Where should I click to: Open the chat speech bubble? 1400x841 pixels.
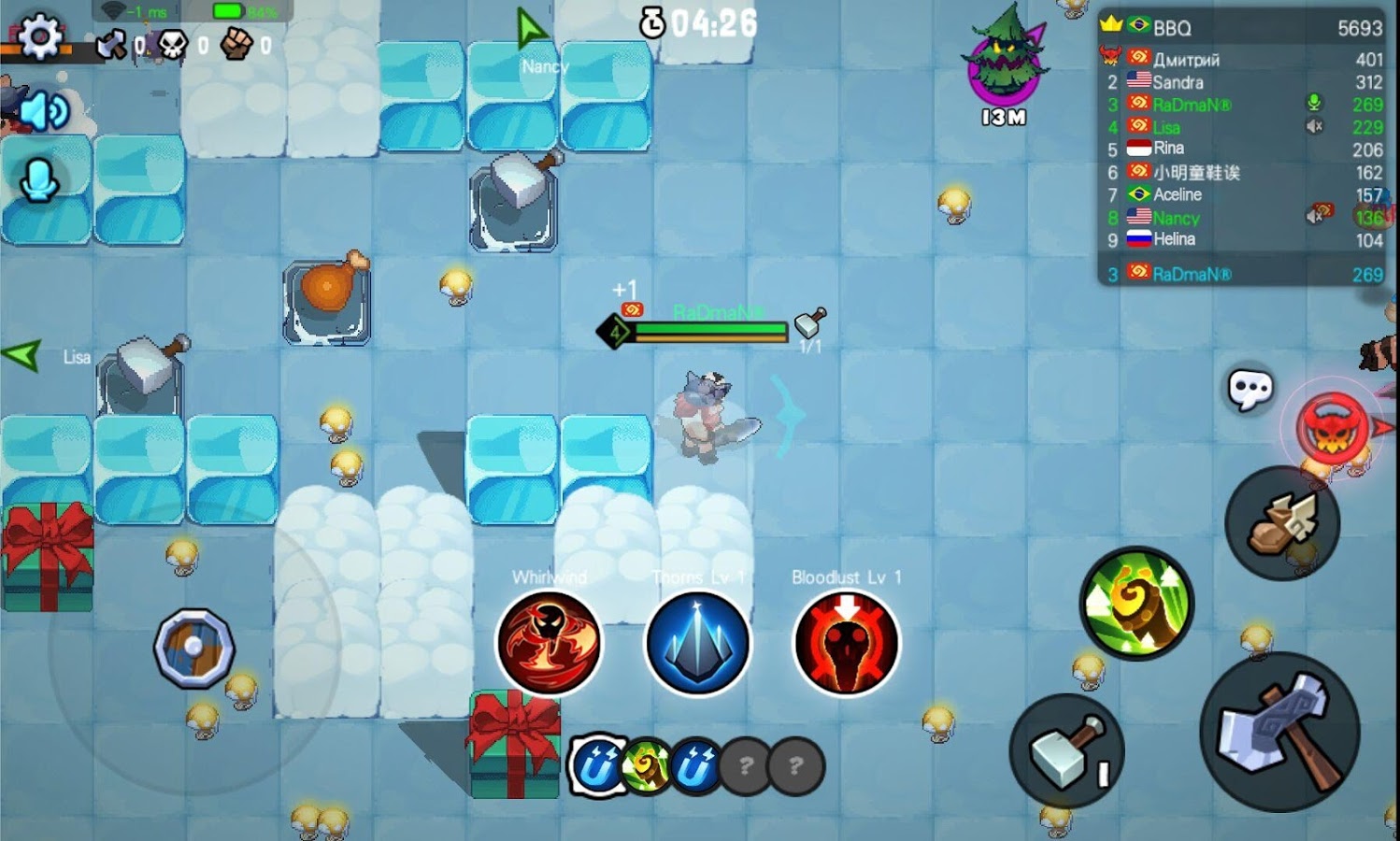click(1250, 389)
